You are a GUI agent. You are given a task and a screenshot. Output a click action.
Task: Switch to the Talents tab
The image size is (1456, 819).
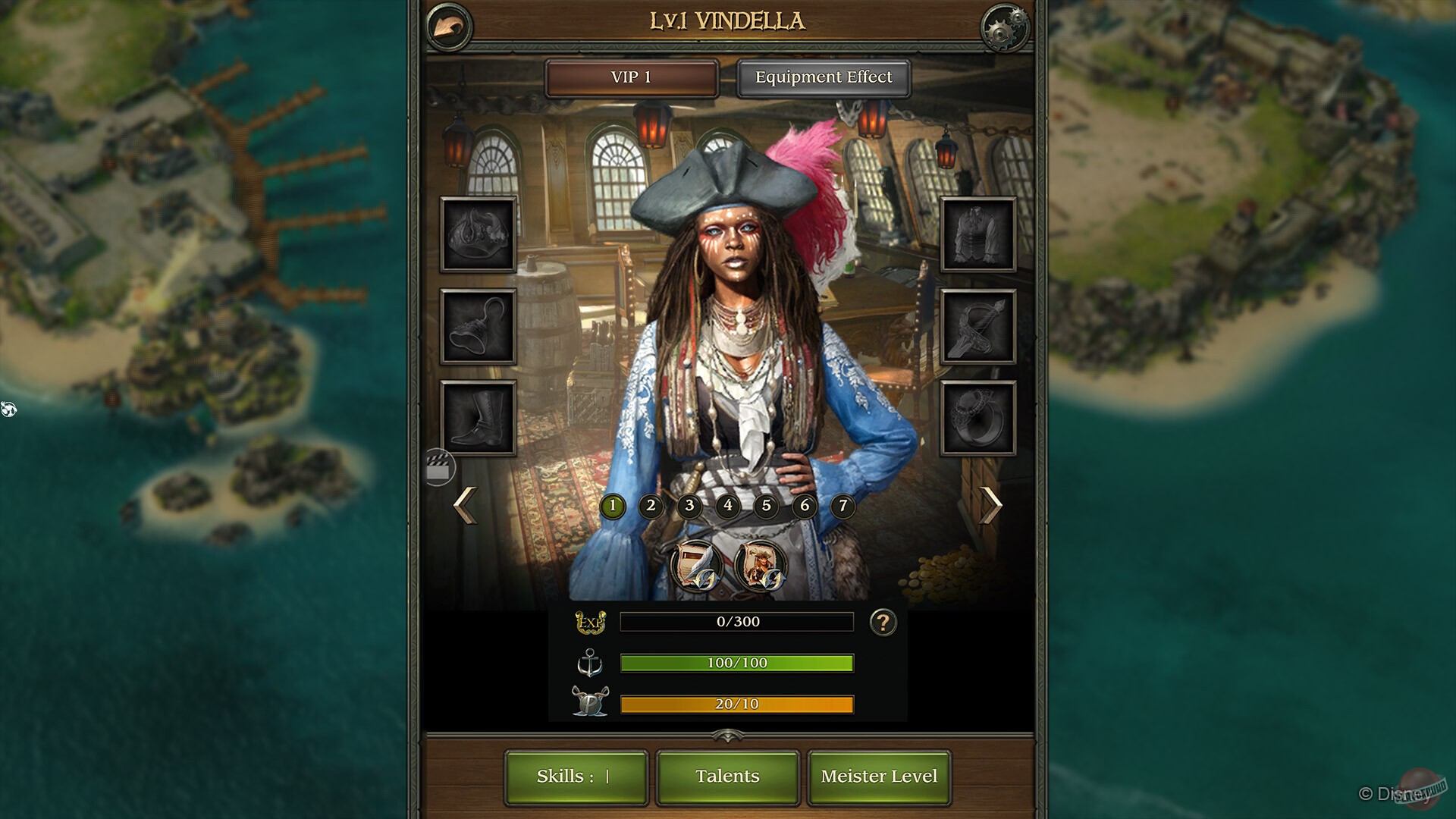click(726, 776)
